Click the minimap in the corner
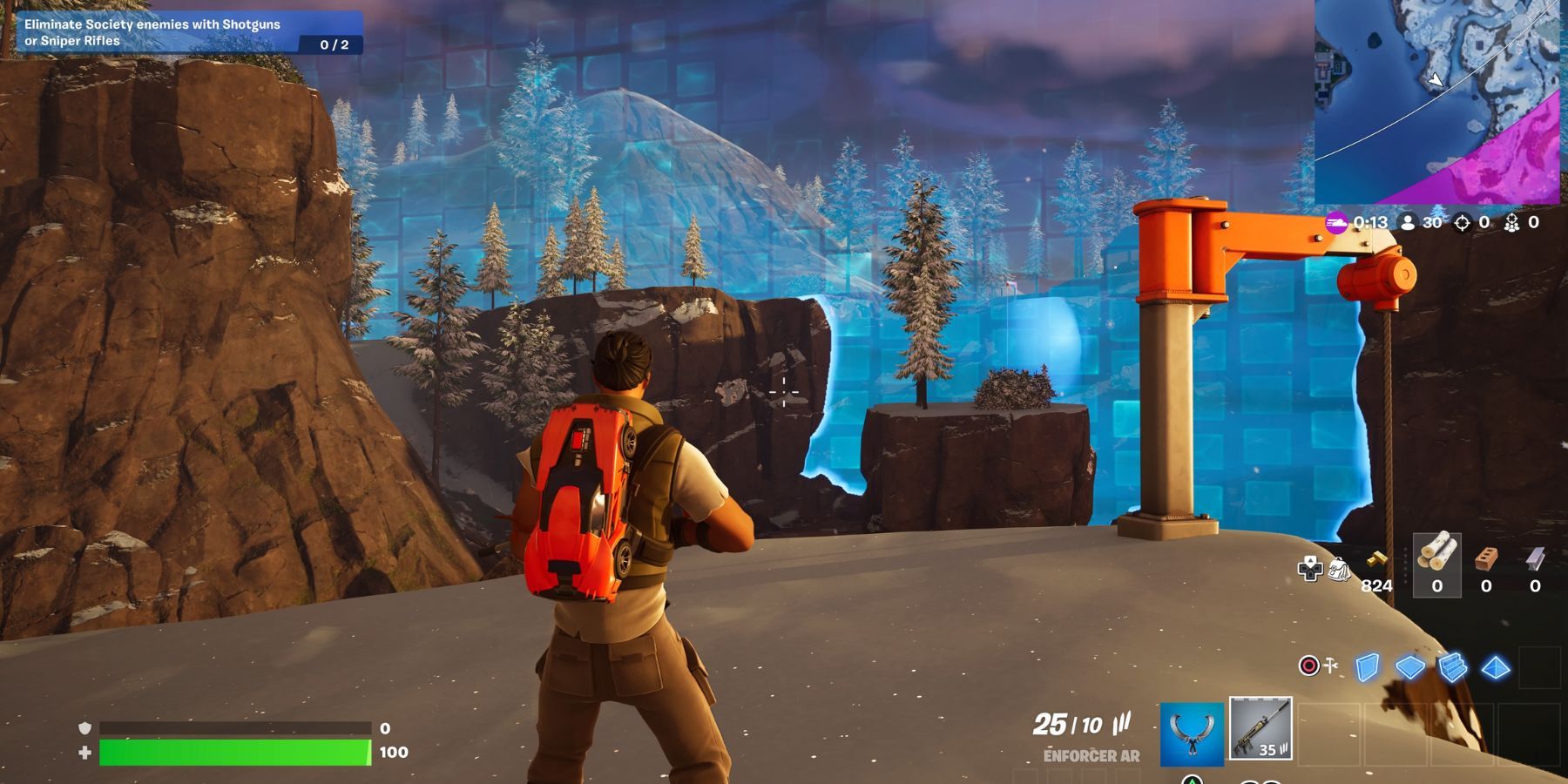 pyautogui.click(x=1437, y=100)
